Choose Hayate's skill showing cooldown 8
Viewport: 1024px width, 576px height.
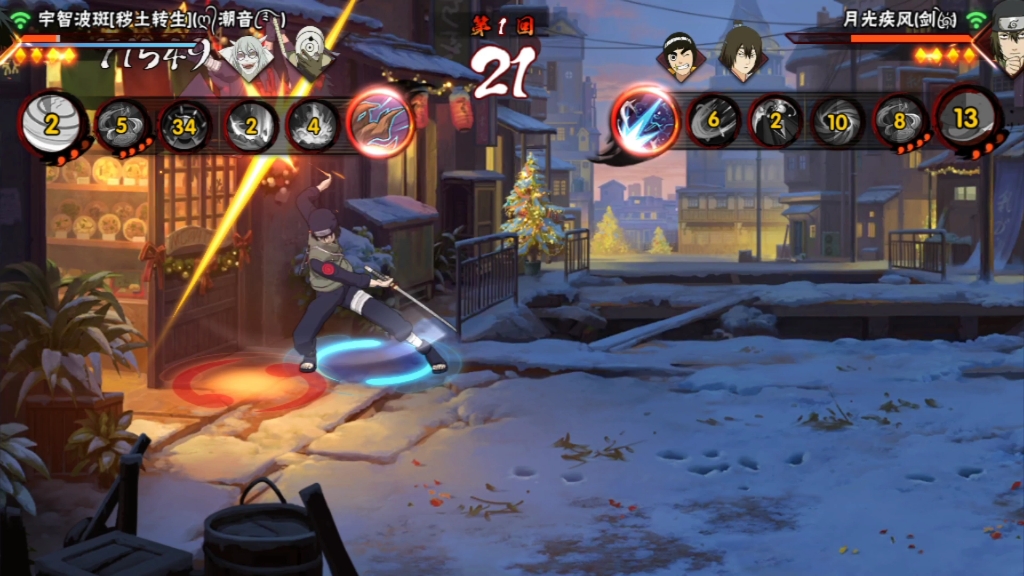pyautogui.click(x=900, y=122)
